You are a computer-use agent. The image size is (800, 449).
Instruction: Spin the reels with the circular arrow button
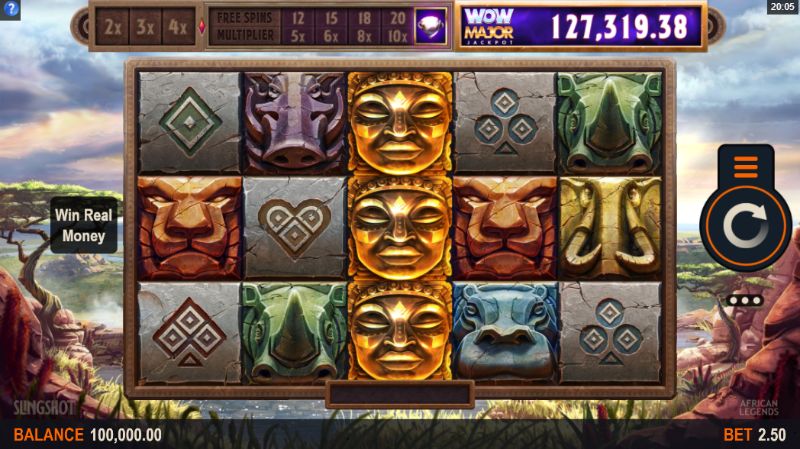pyautogui.click(x=745, y=227)
